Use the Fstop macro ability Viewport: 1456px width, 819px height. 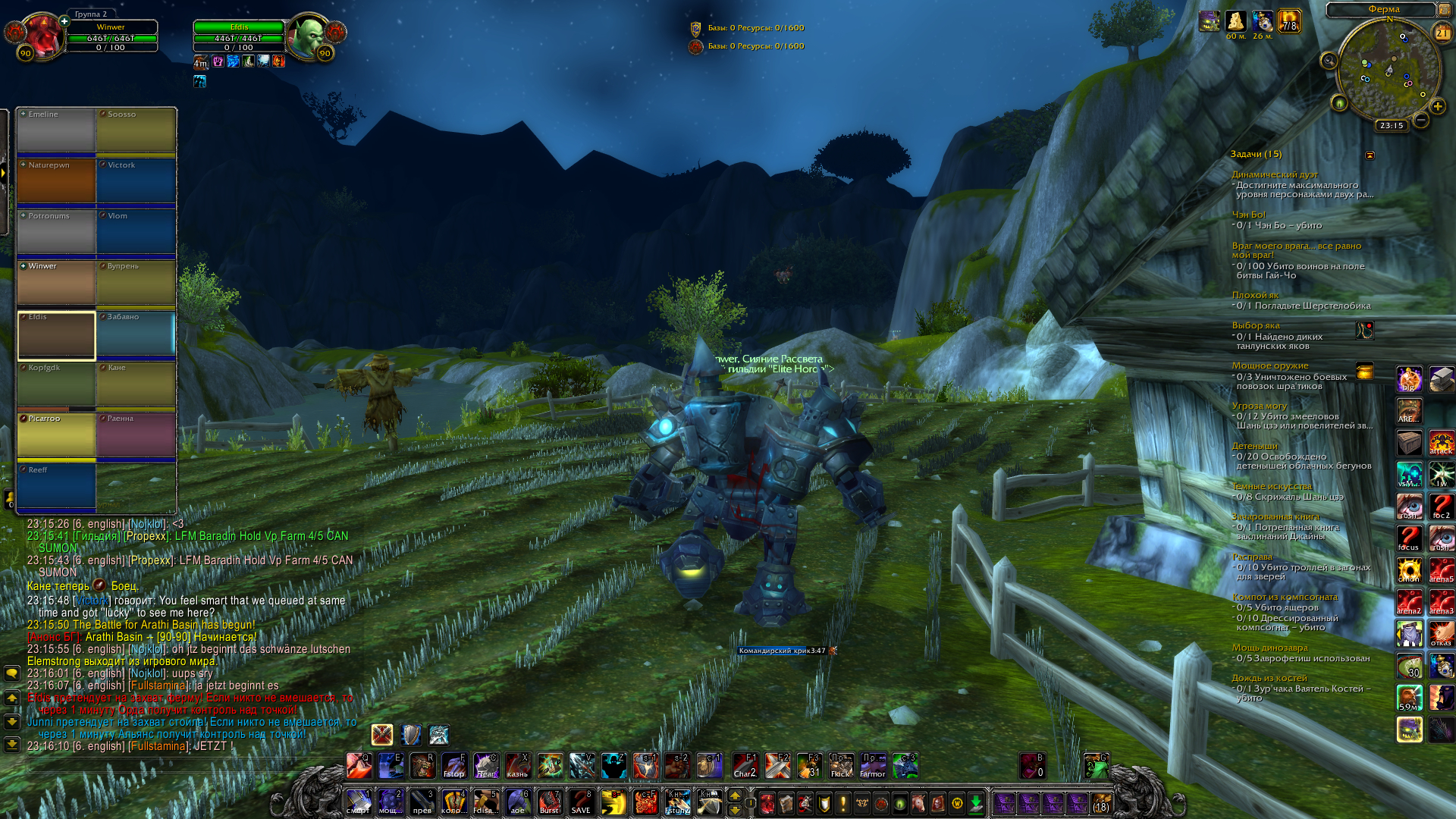pos(454,766)
